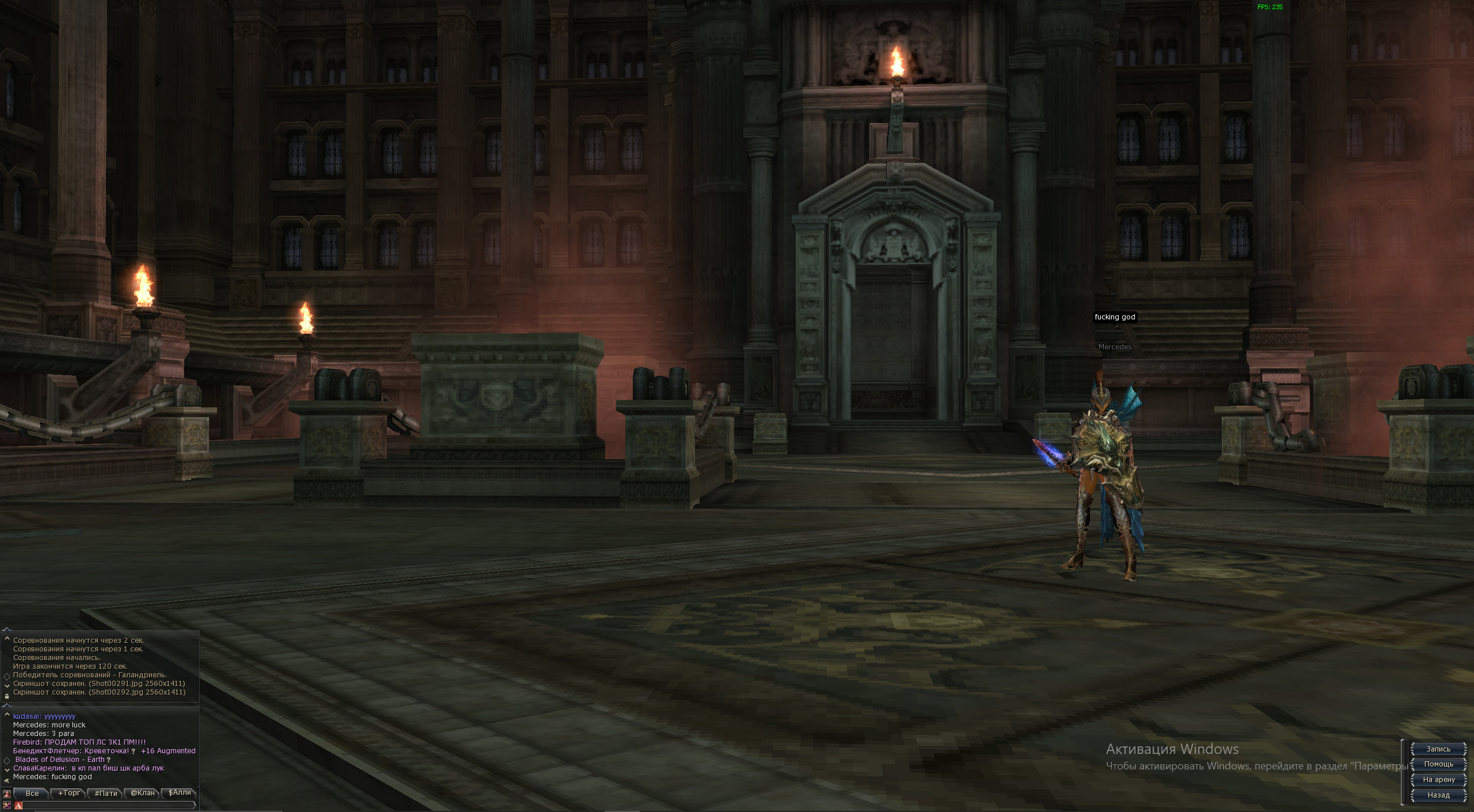Screen dimensions: 1474x812
Task: Switch to the $Алли alliance chat tab
Action: pos(179,793)
